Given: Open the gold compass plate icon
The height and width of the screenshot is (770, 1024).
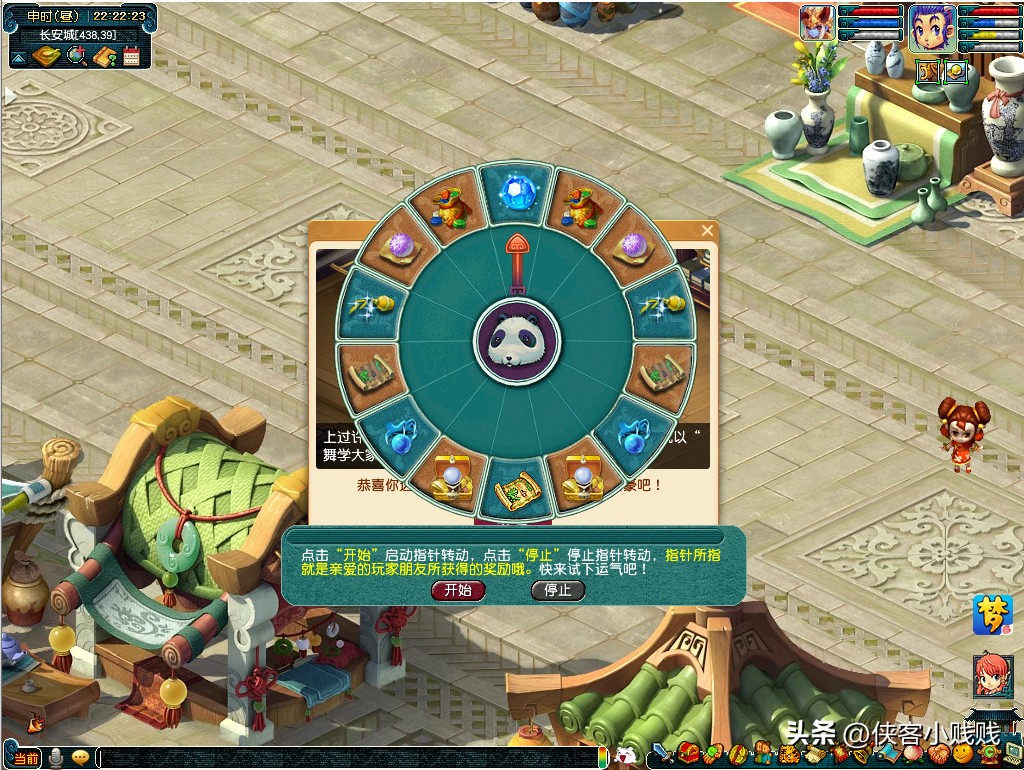Looking at the screenshot, I should coord(47,57).
